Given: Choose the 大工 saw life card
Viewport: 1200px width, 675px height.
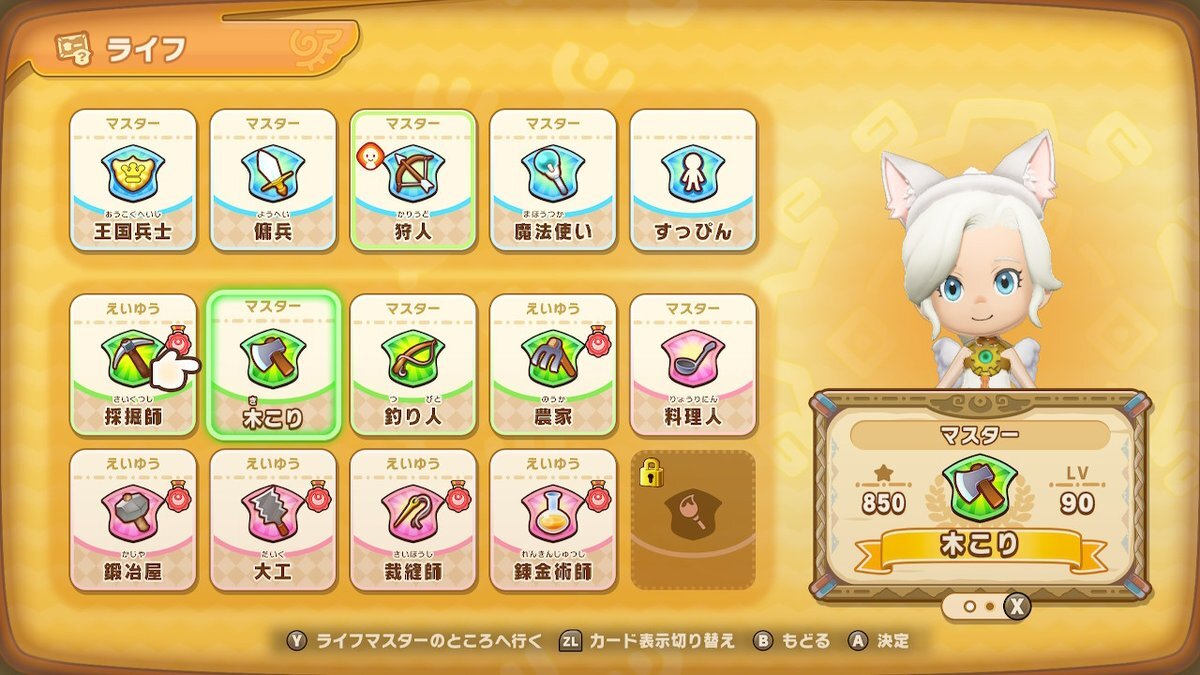Looking at the screenshot, I should 273,520.
